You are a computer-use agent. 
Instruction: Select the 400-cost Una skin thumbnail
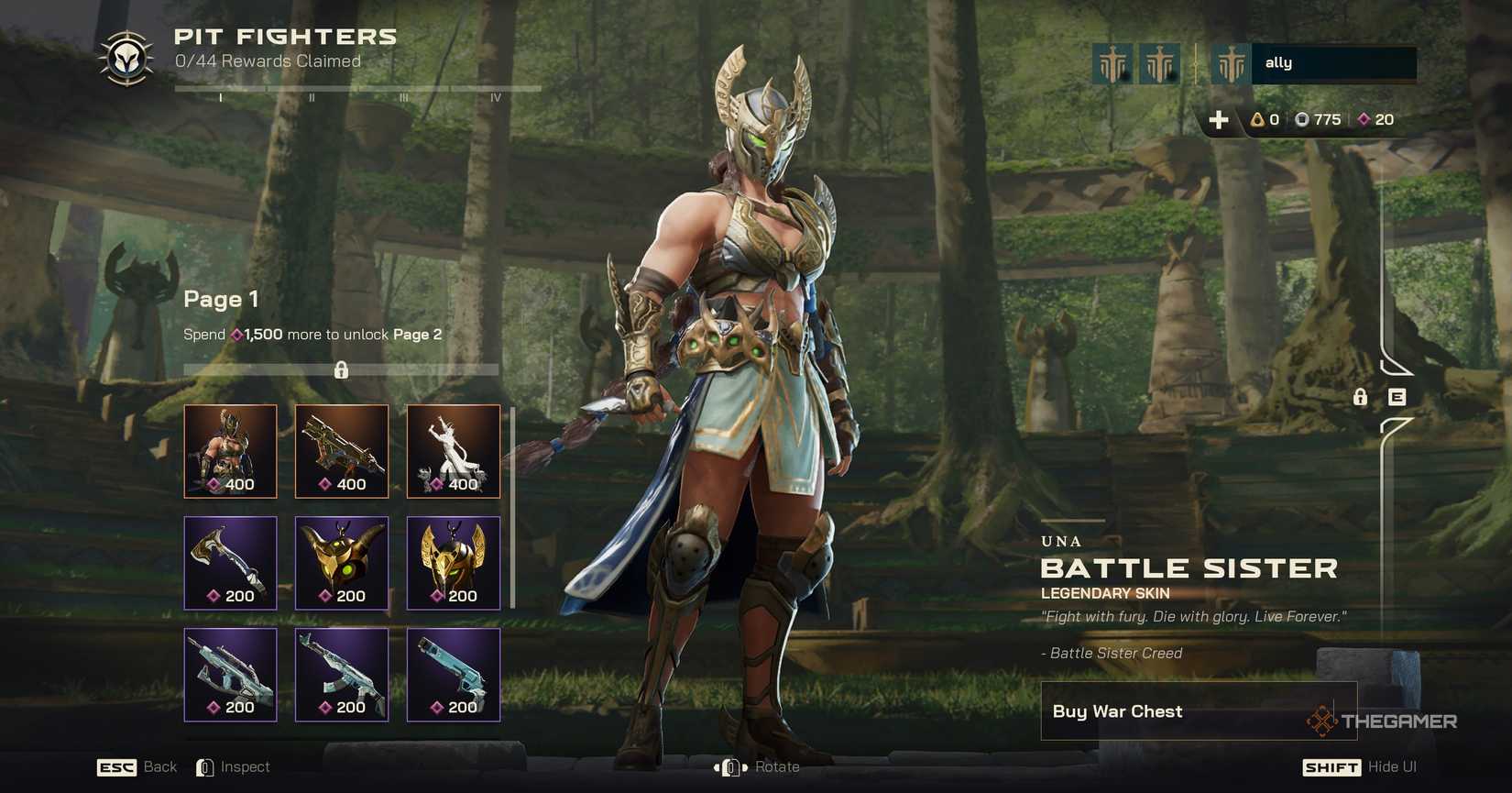click(230, 451)
